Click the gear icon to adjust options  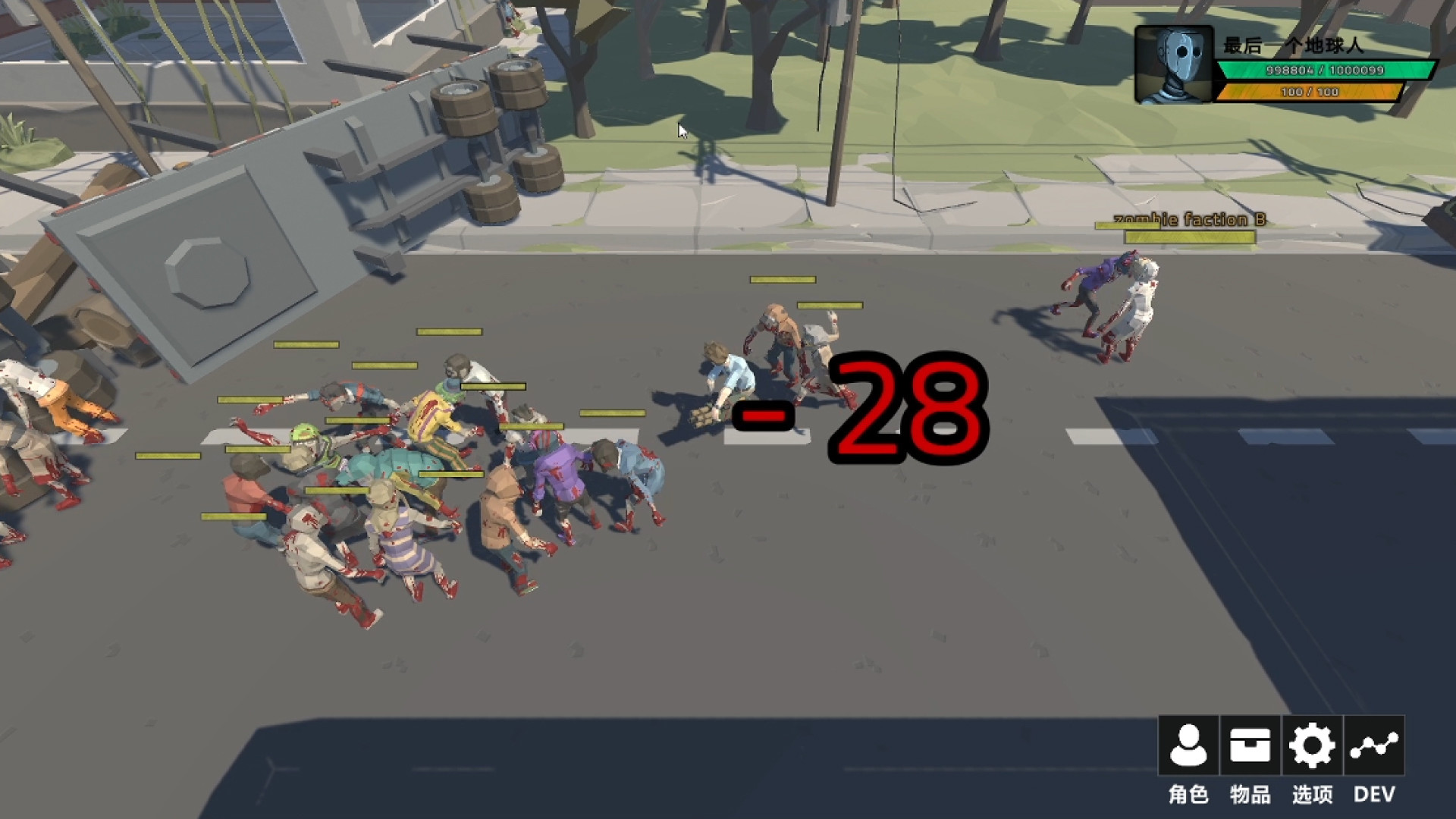tap(1311, 745)
